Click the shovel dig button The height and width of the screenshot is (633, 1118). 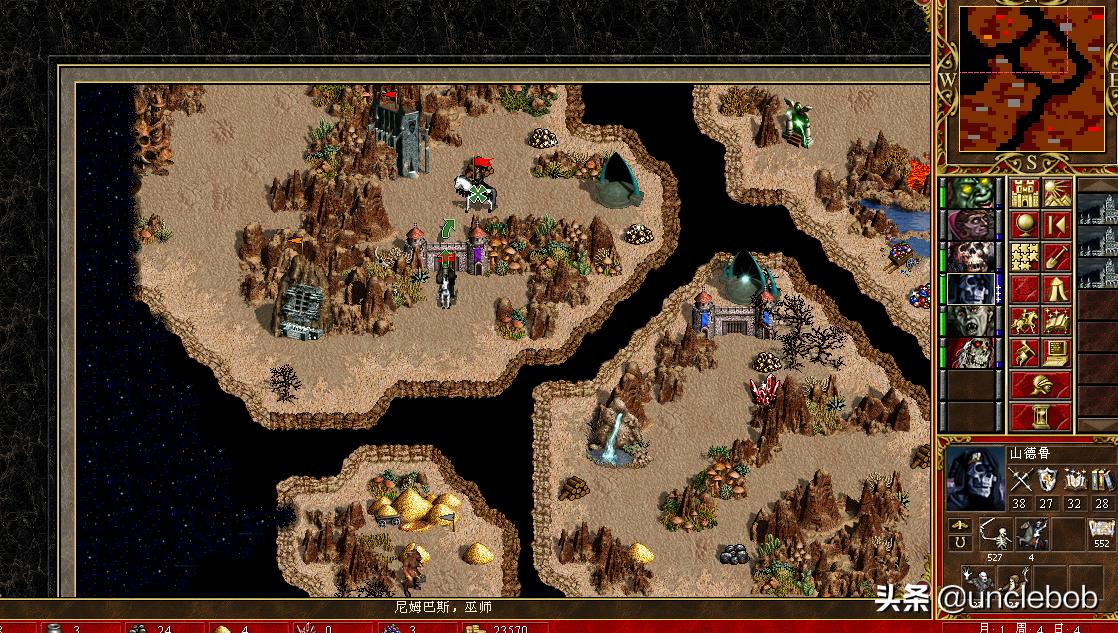click(1056, 257)
